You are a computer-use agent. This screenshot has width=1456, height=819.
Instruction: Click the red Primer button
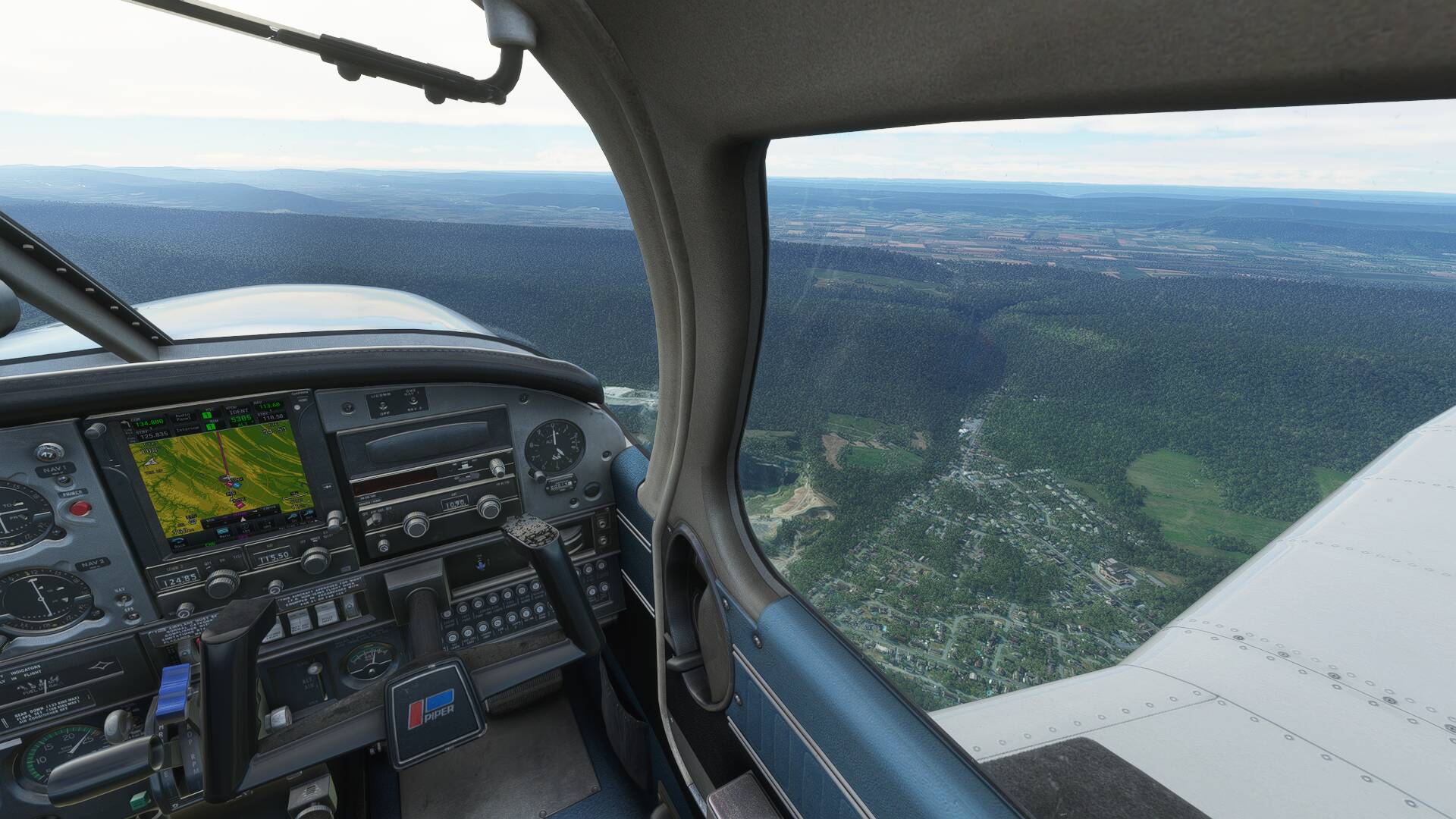click(x=78, y=508)
